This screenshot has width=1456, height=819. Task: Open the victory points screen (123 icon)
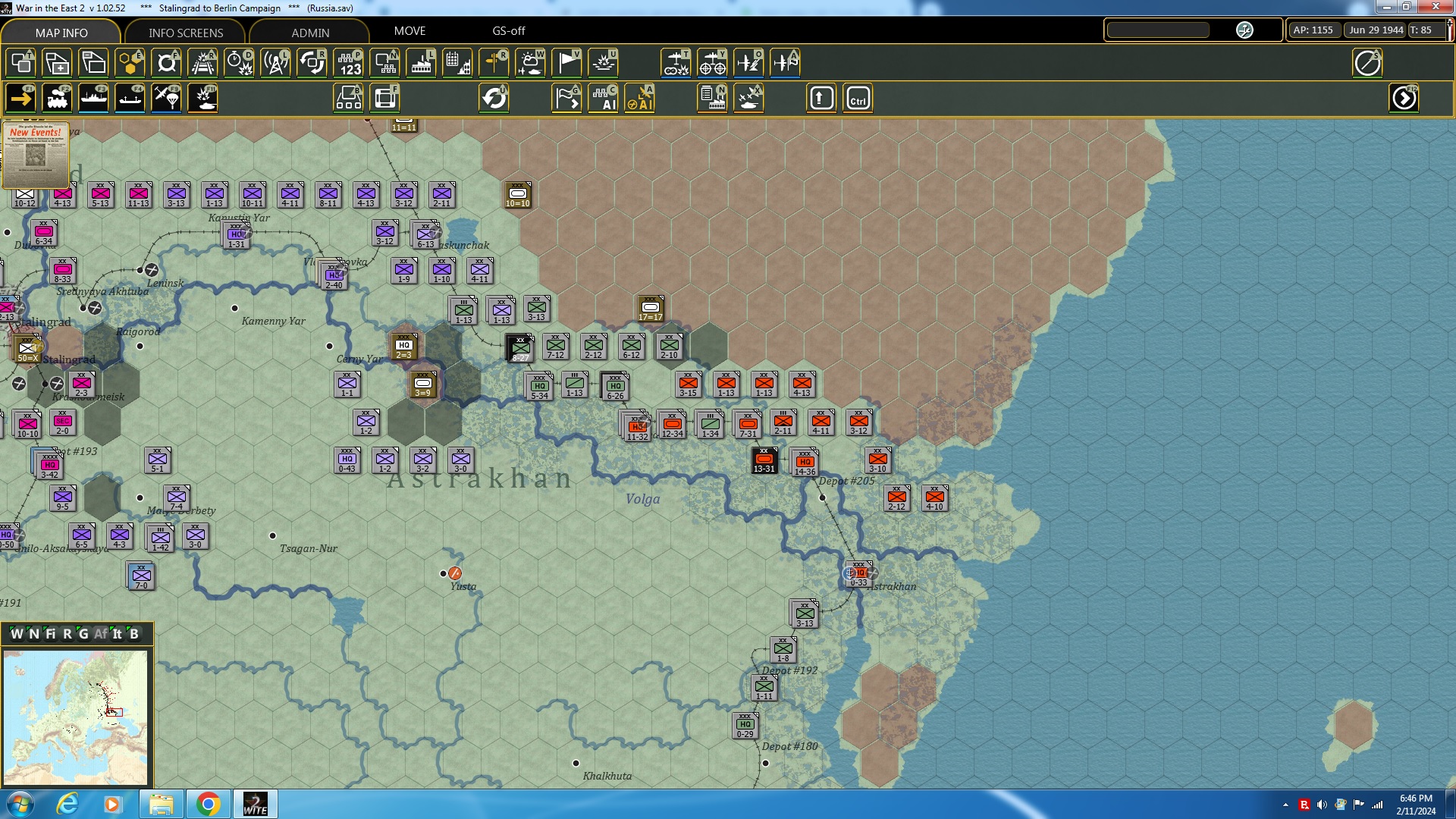[348, 63]
